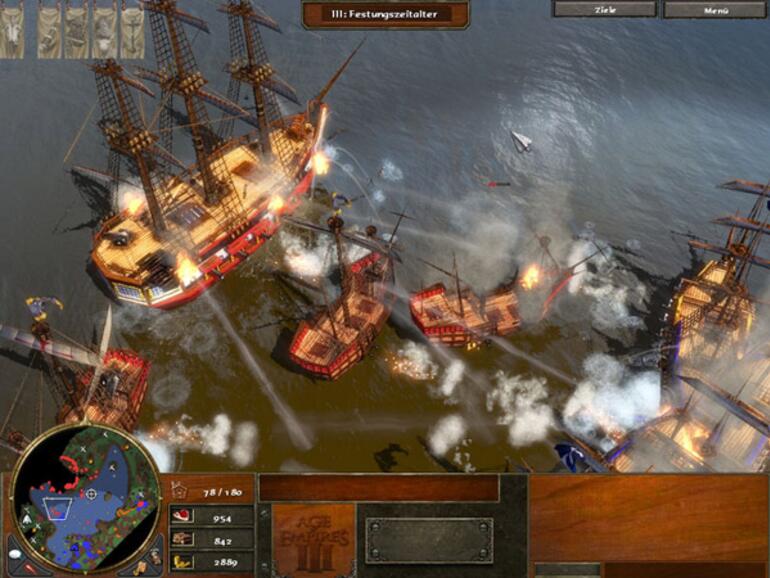Click the Age of Empires III logo panel
This screenshot has height=578, width=770.
(x=314, y=539)
